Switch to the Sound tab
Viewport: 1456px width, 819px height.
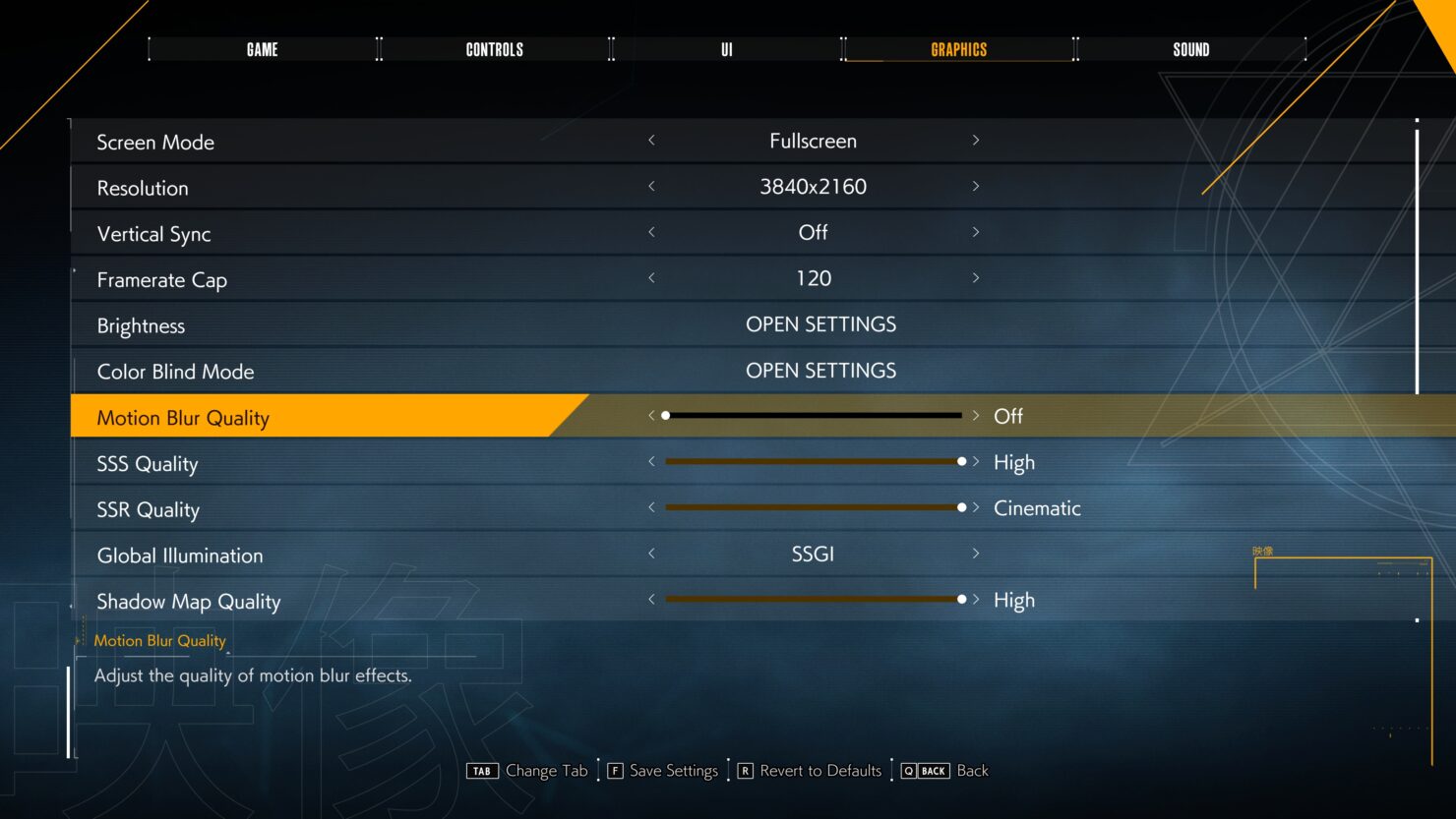tap(1190, 49)
